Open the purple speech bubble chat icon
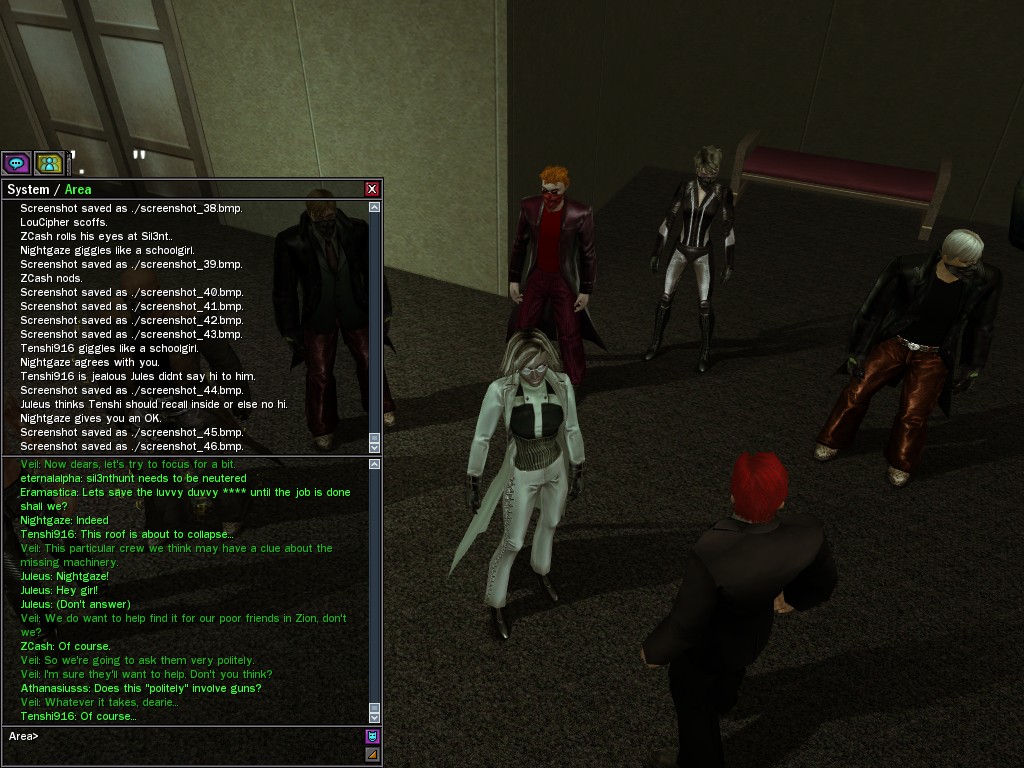The width and height of the screenshot is (1024, 768). coord(16,163)
